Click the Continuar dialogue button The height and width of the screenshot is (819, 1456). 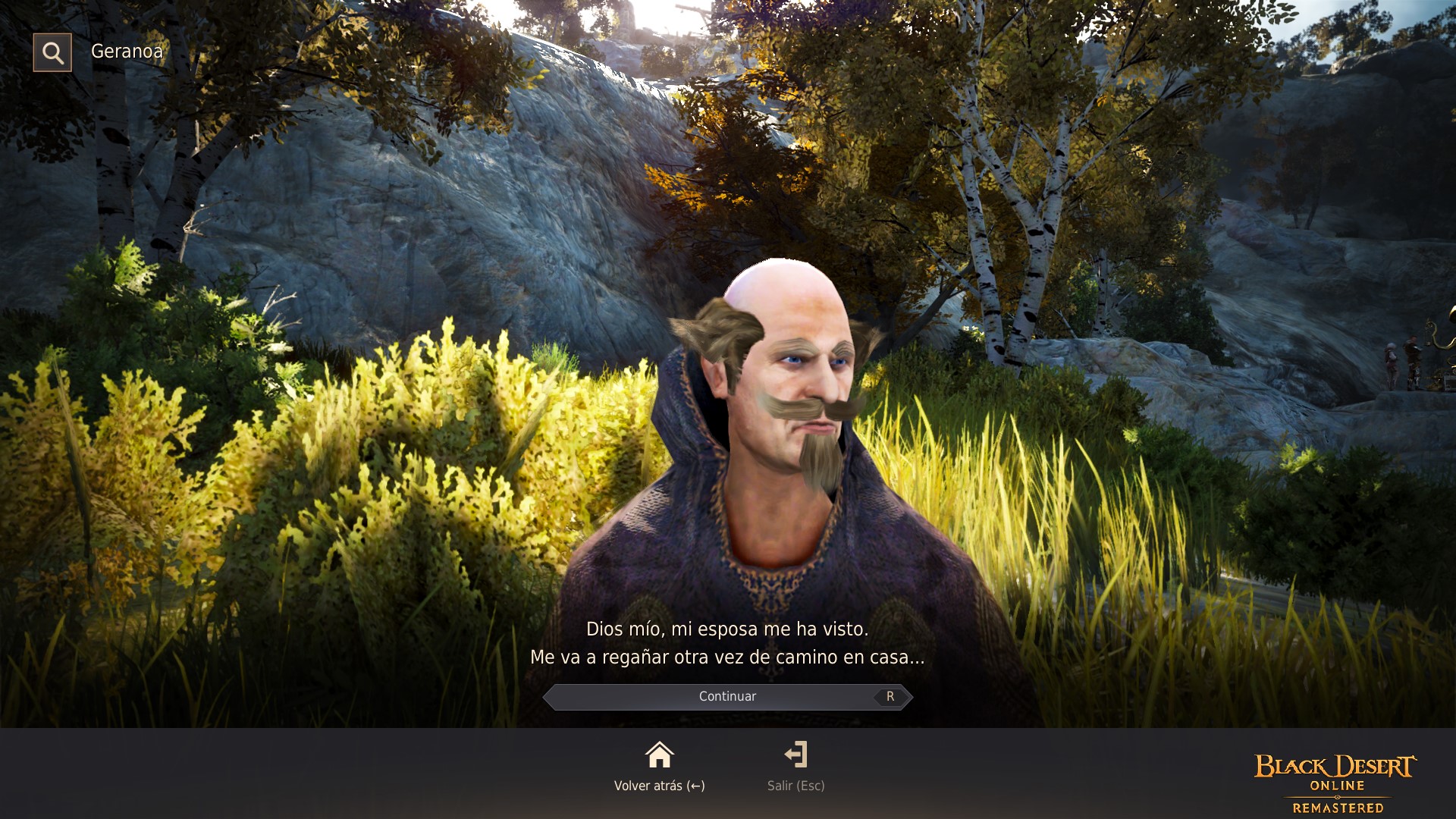tap(727, 695)
